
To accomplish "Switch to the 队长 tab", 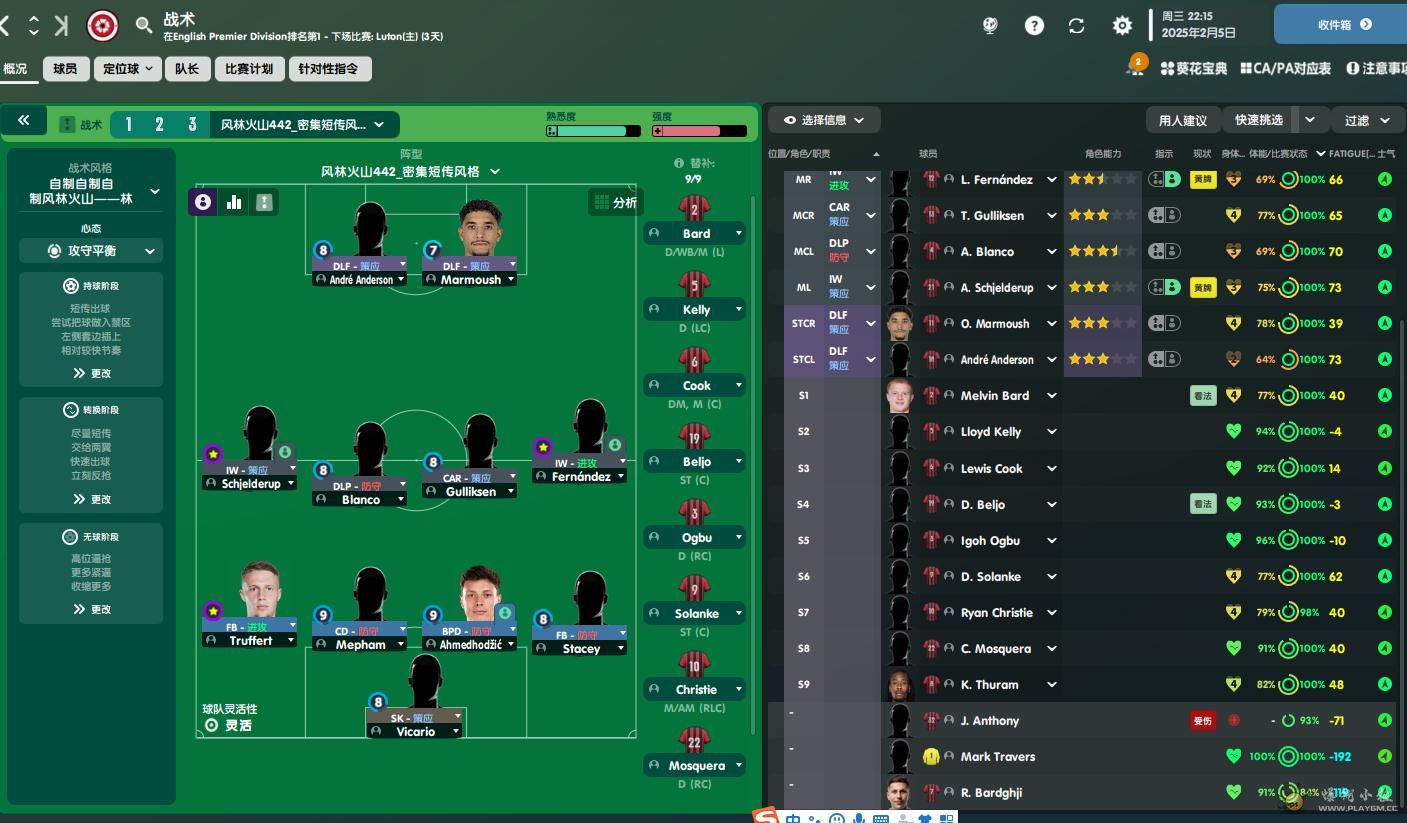I will point(186,69).
